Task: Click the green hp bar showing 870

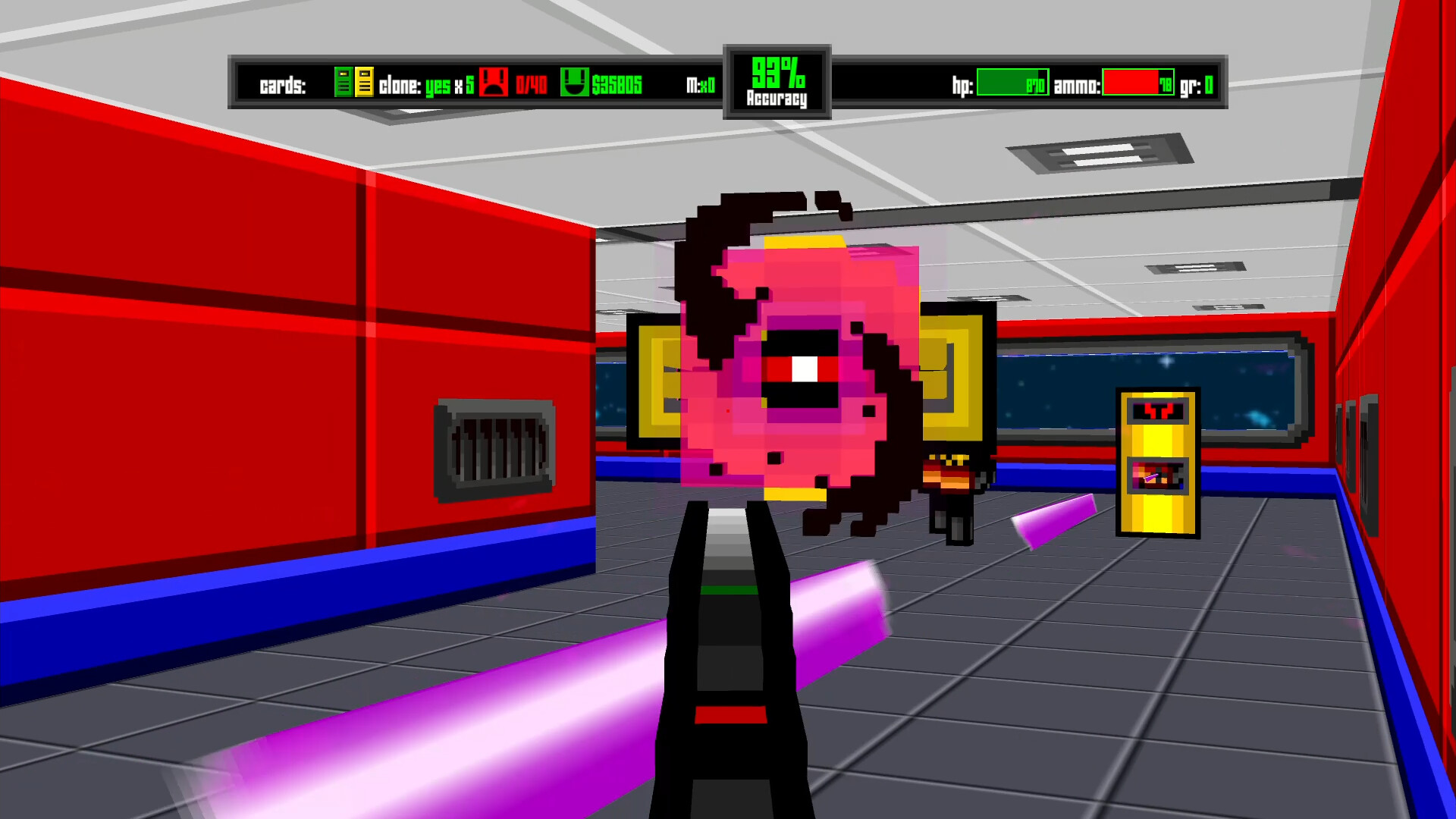Action: coord(1012,83)
